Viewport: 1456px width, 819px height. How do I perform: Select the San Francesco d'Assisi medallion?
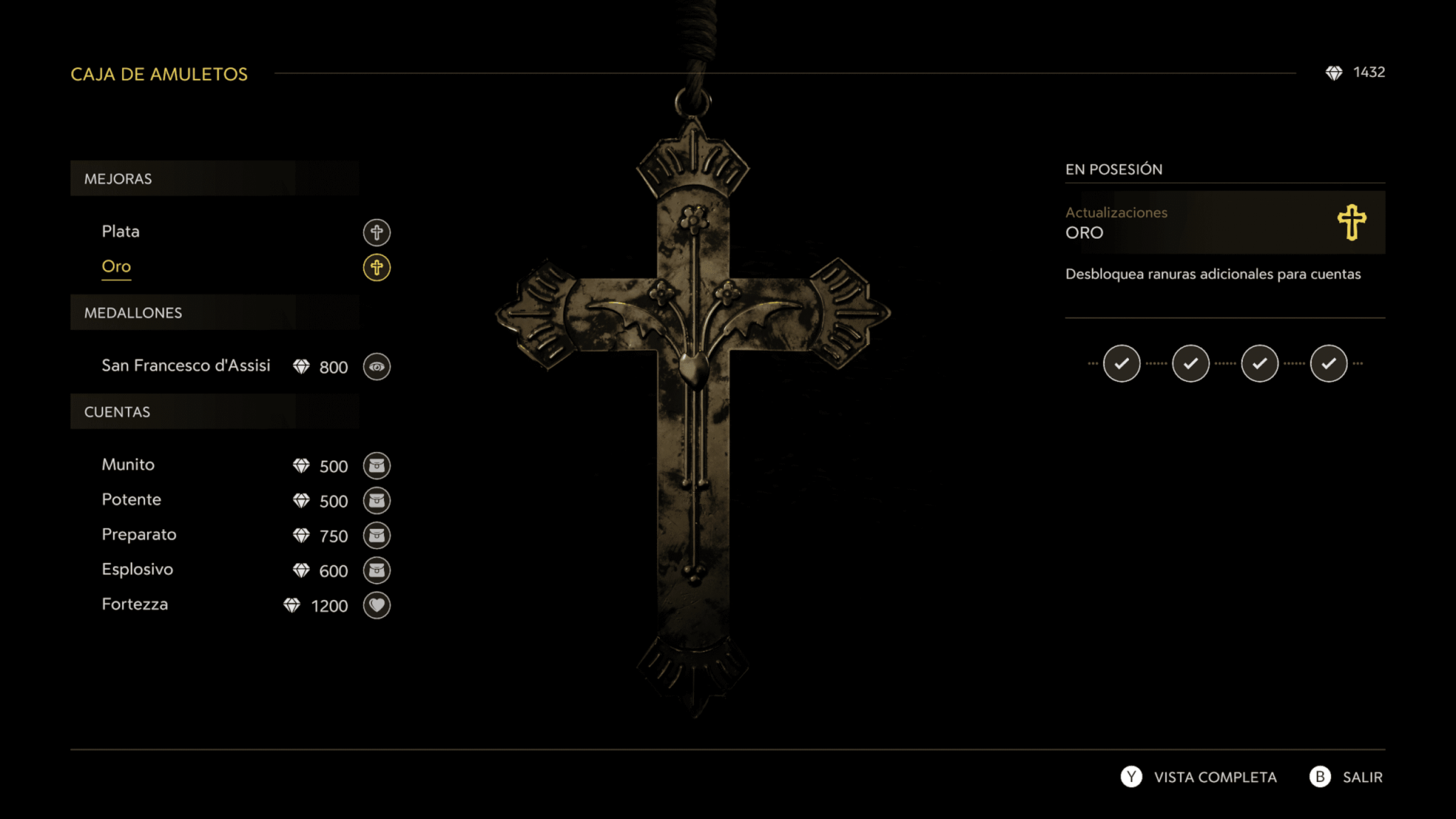(x=186, y=366)
